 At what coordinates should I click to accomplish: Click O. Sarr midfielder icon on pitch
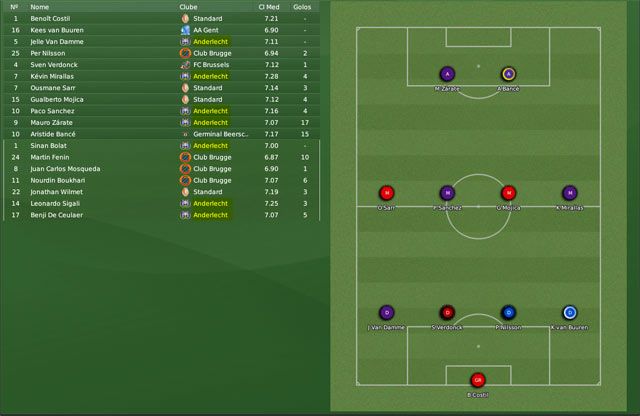click(x=386, y=193)
